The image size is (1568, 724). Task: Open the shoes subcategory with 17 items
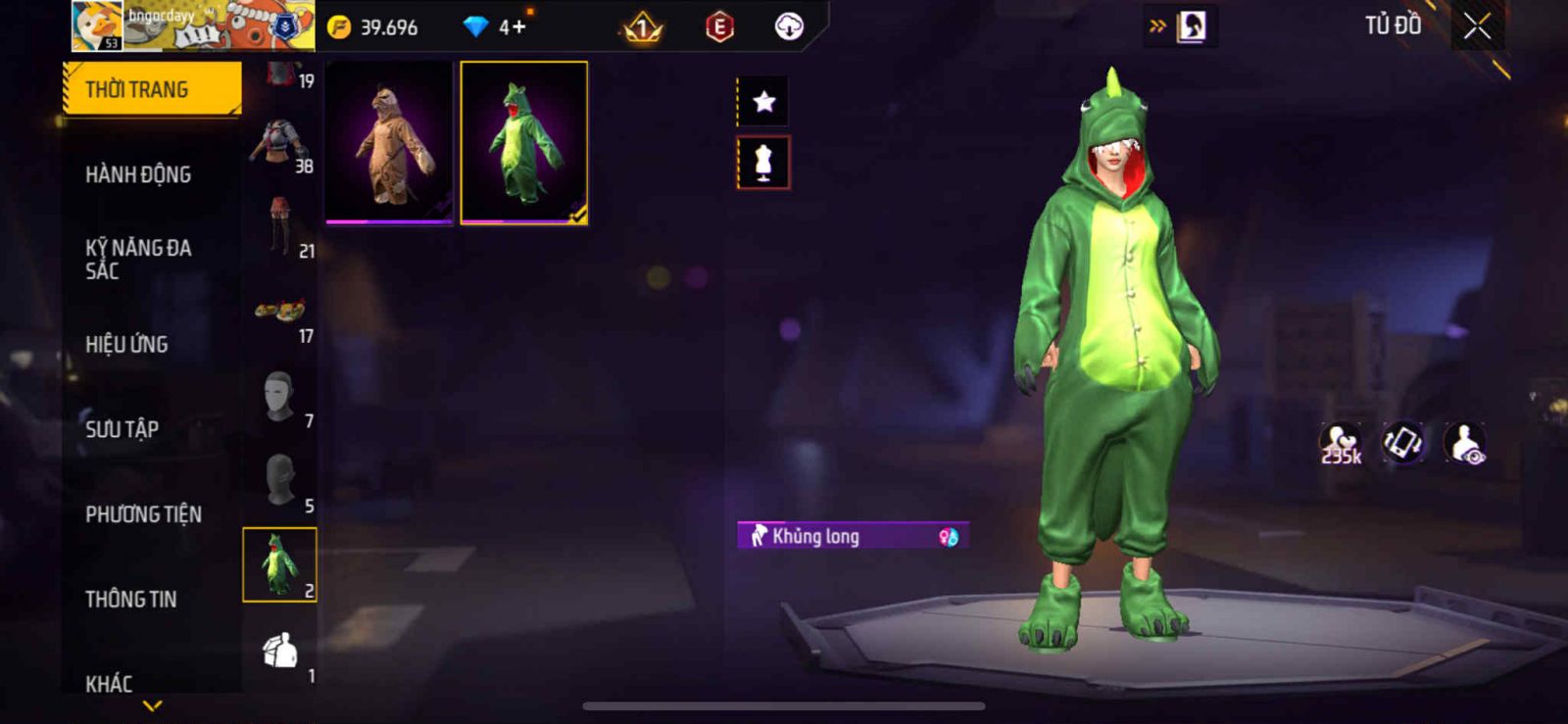(280, 315)
